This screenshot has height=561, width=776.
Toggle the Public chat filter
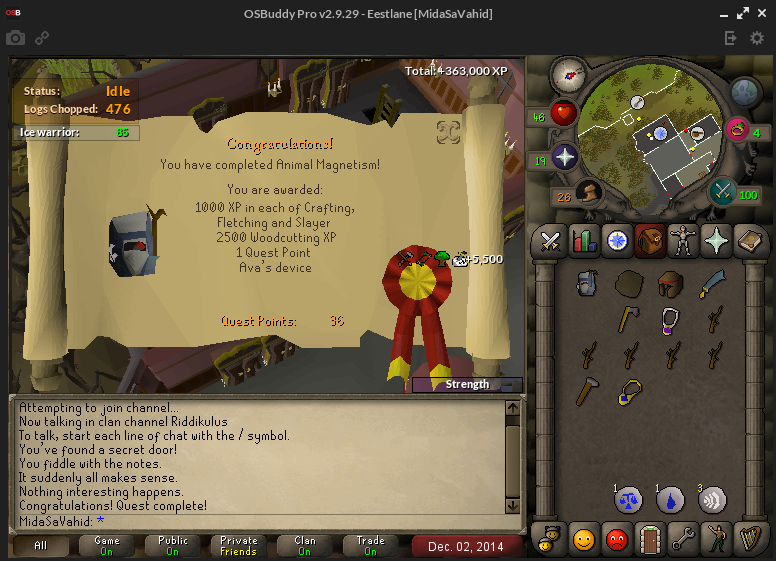coord(172,546)
